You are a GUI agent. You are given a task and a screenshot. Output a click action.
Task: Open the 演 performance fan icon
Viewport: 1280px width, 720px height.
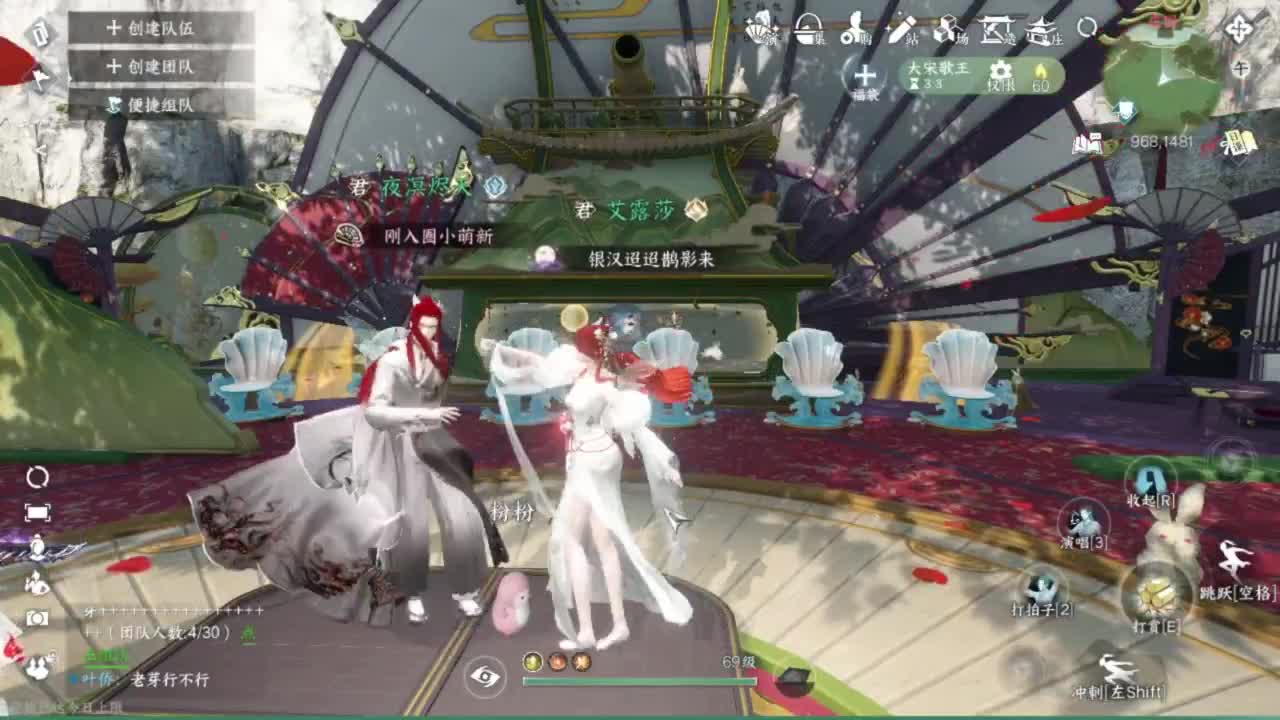coord(757,30)
